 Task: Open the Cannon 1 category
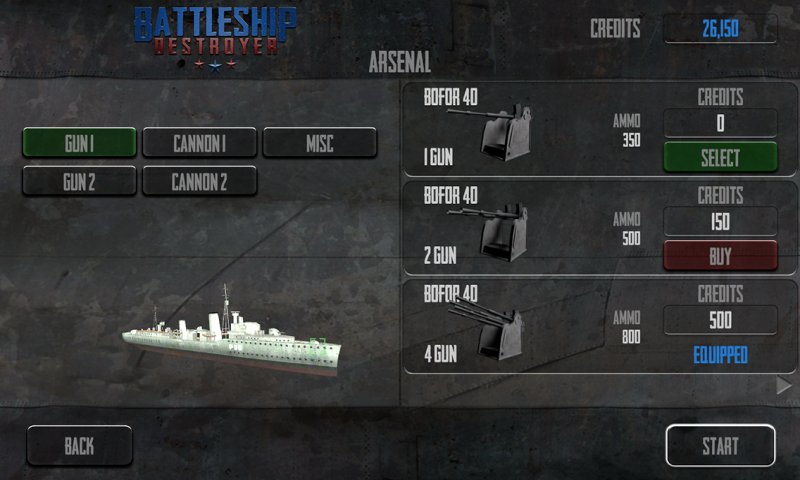click(x=199, y=143)
